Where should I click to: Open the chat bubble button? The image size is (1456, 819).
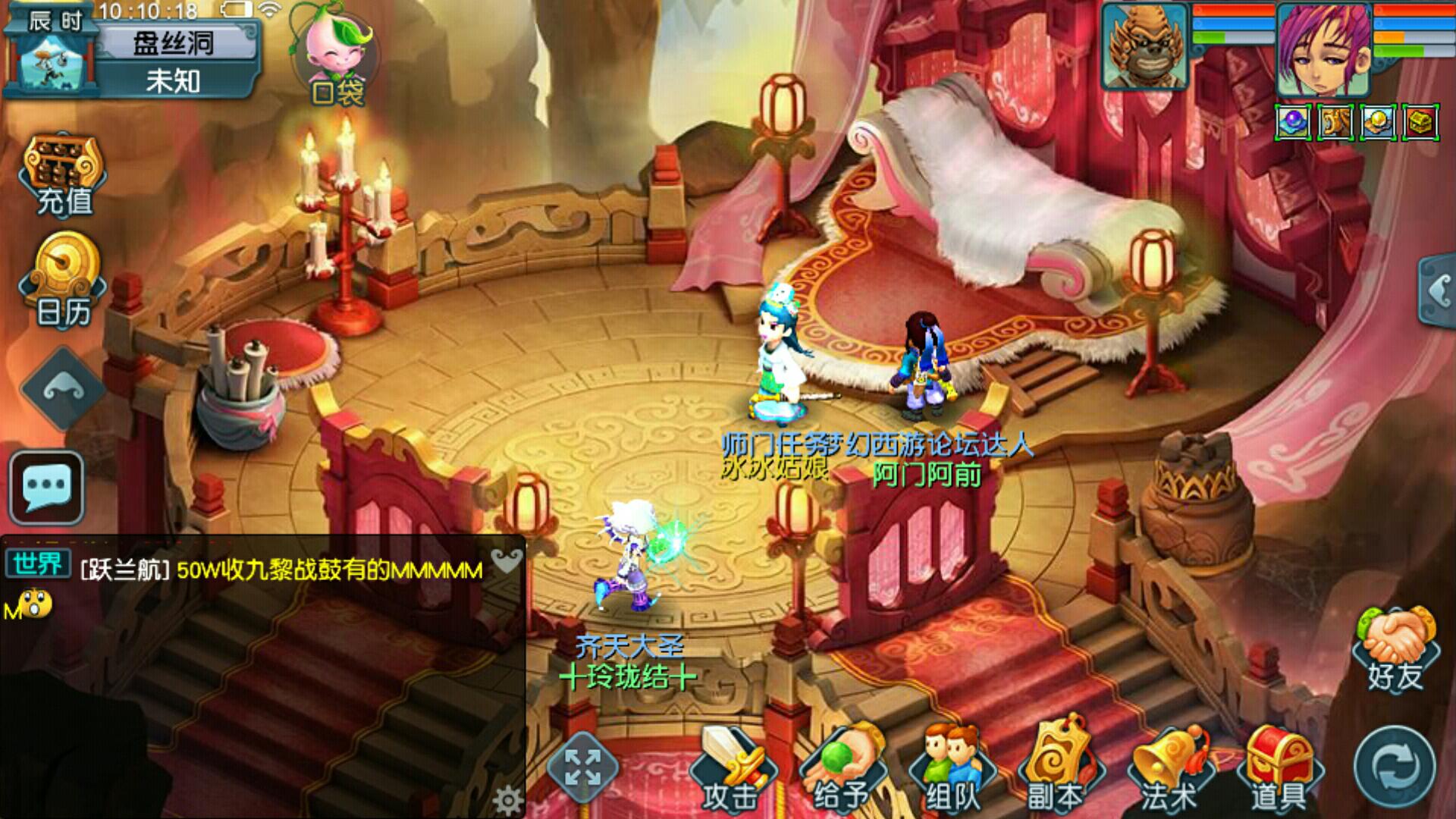click(x=47, y=488)
